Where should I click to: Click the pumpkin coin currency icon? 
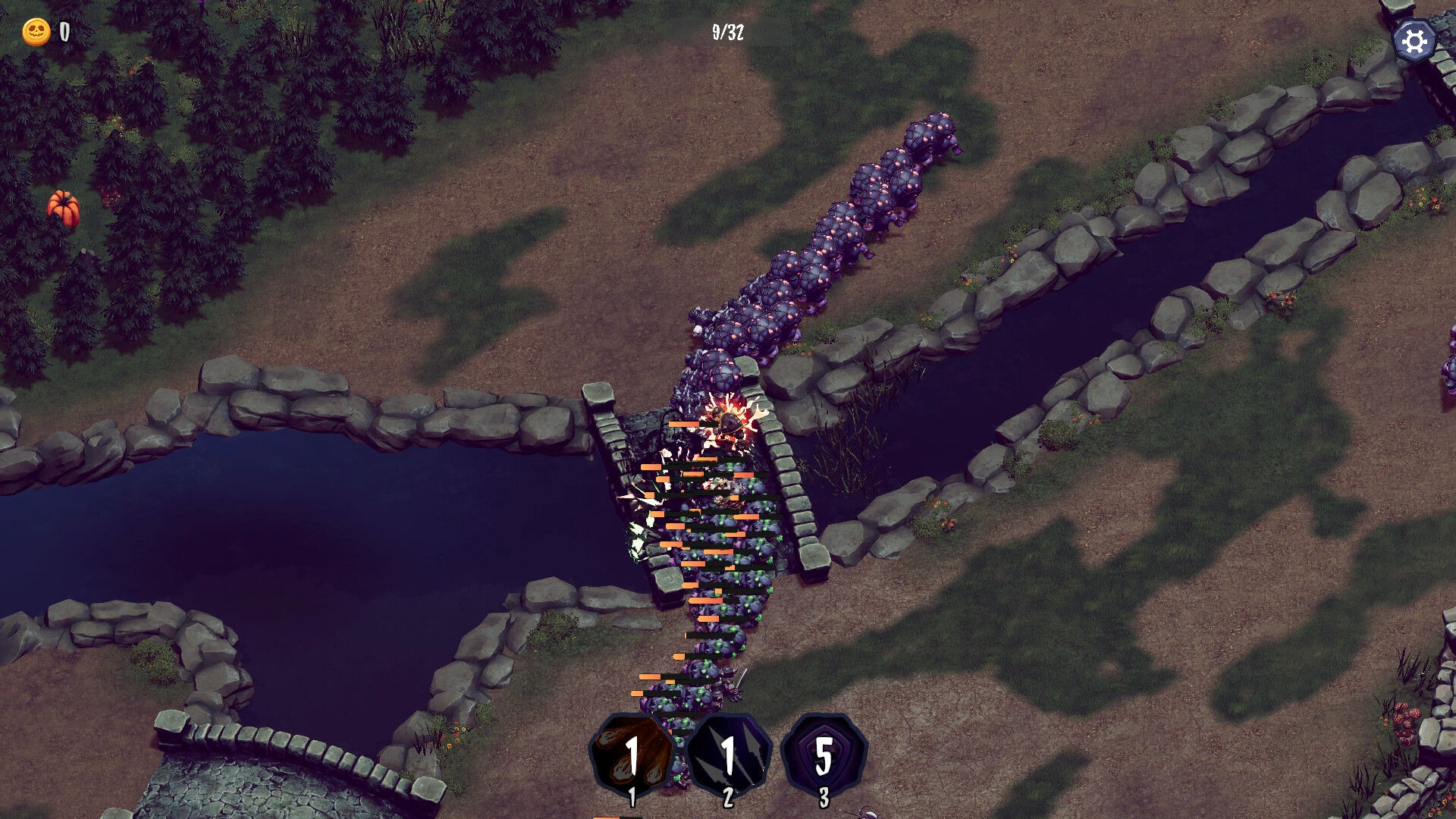[36, 32]
